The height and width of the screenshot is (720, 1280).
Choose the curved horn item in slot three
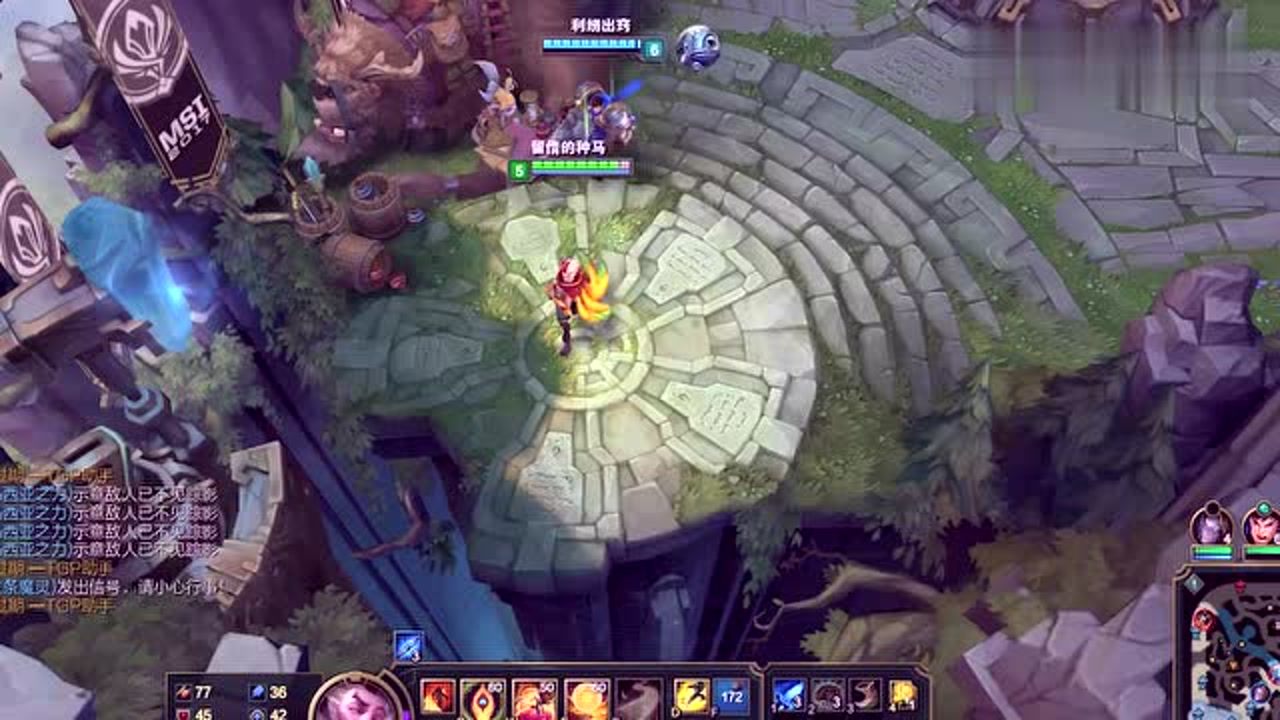pos(866,695)
